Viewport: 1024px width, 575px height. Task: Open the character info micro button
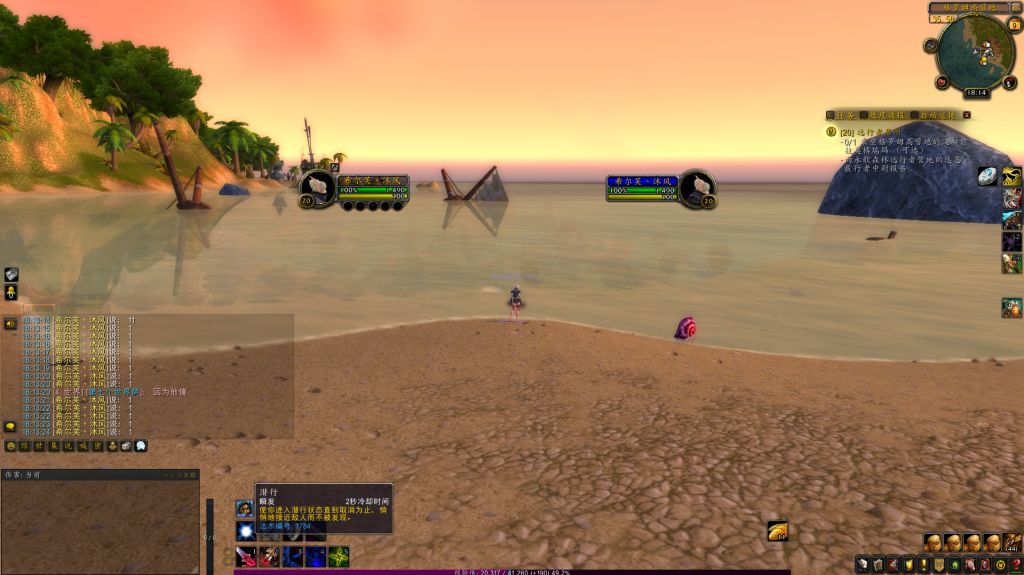[862, 565]
